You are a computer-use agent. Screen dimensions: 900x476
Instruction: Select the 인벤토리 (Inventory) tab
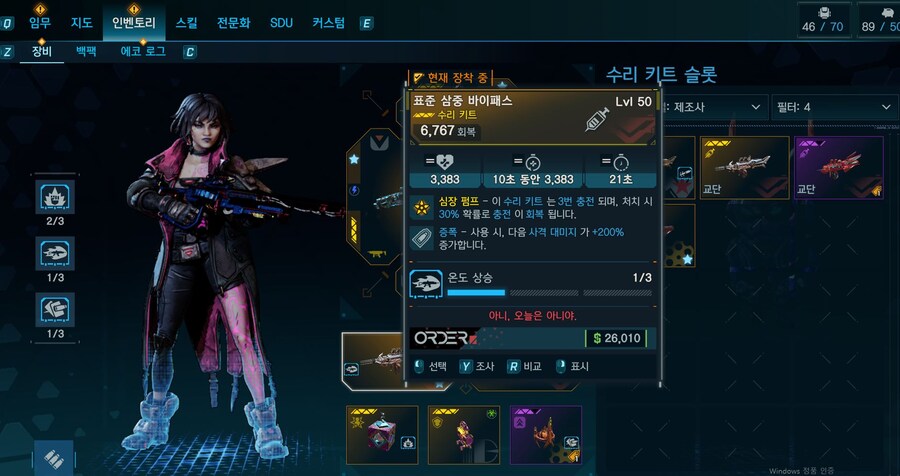(133, 22)
